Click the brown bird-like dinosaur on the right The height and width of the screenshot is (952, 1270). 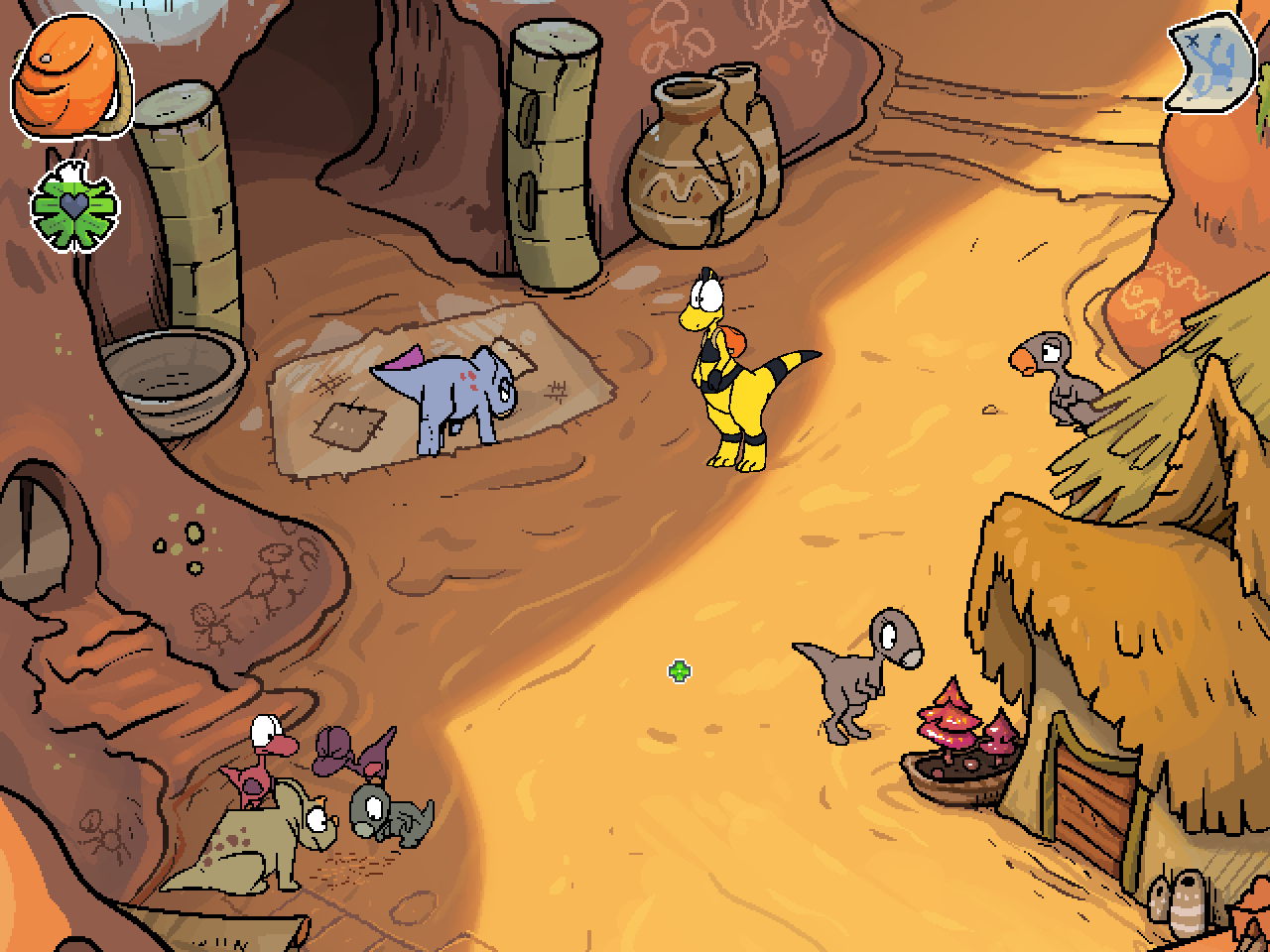1057,382
